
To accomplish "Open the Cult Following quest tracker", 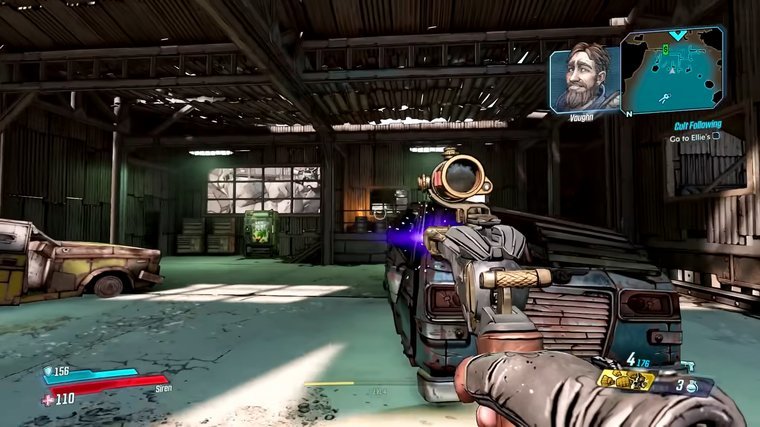I will (x=697, y=124).
